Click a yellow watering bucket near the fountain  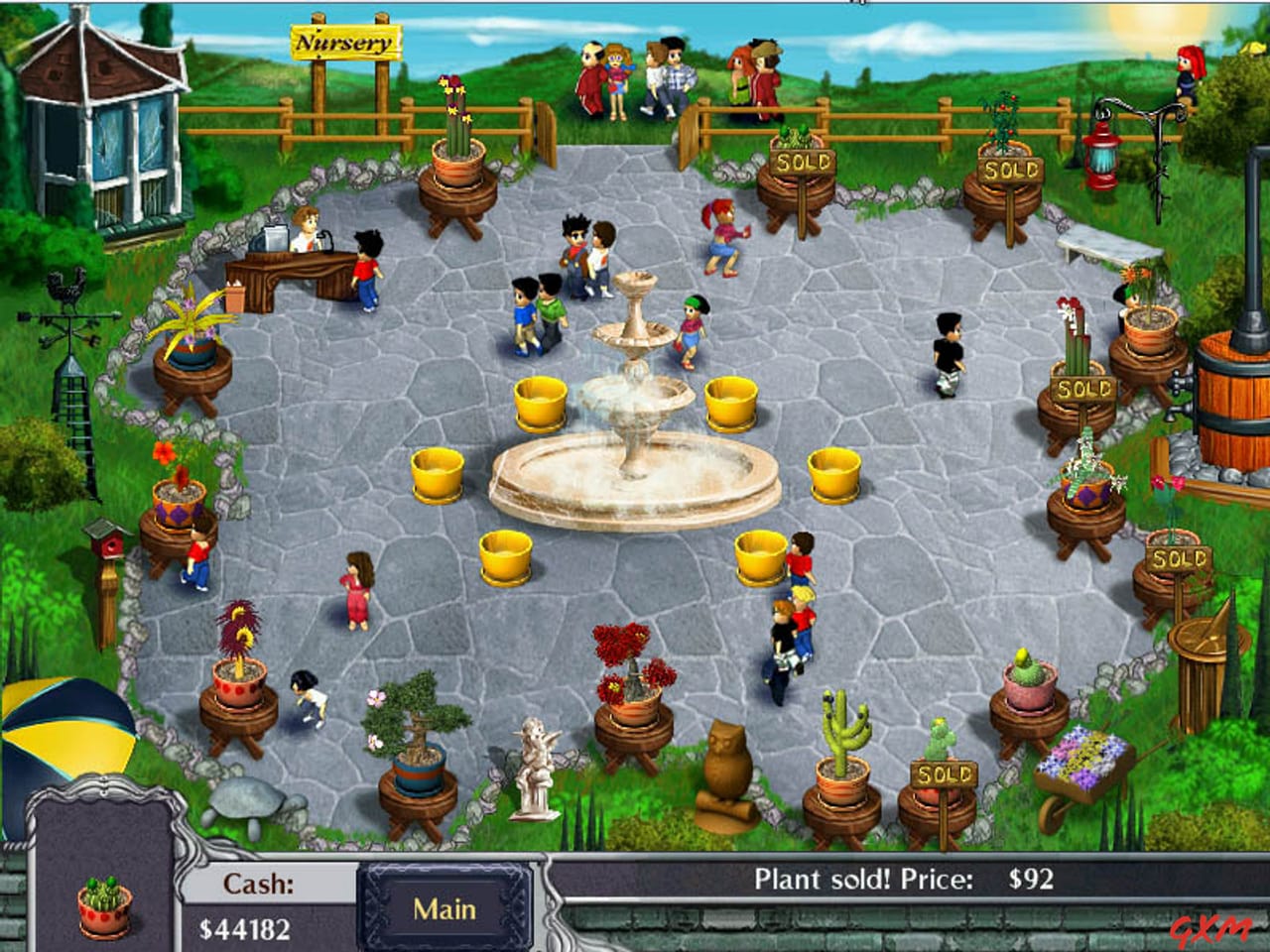(541, 402)
